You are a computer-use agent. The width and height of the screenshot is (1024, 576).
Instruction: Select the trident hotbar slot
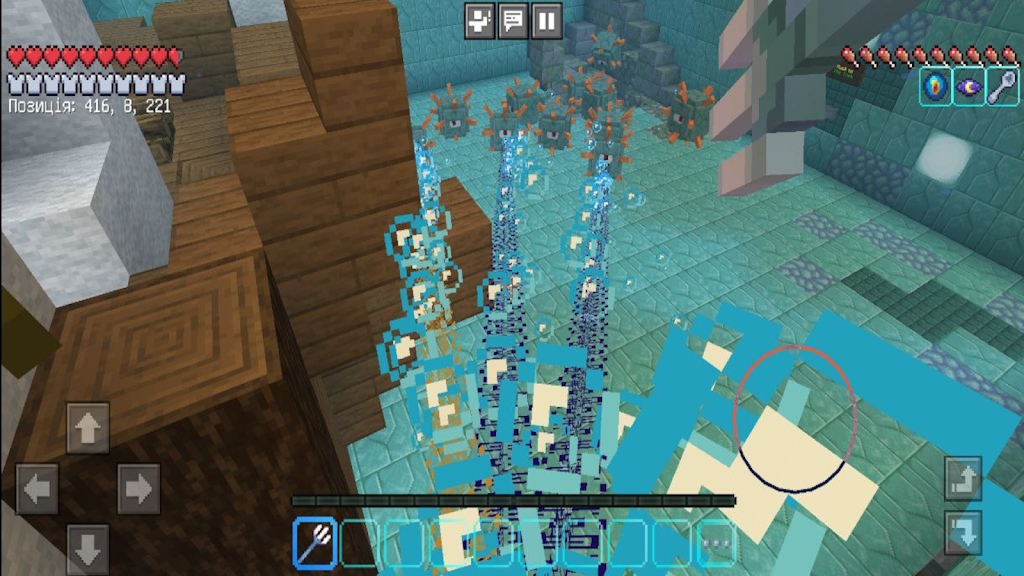coord(315,542)
